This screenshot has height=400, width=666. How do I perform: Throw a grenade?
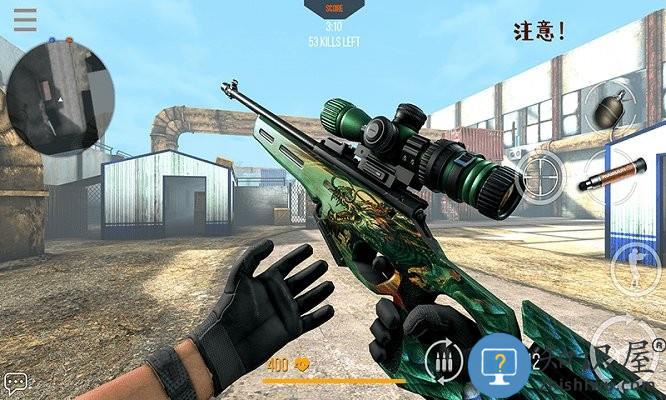(x=611, y=108)
